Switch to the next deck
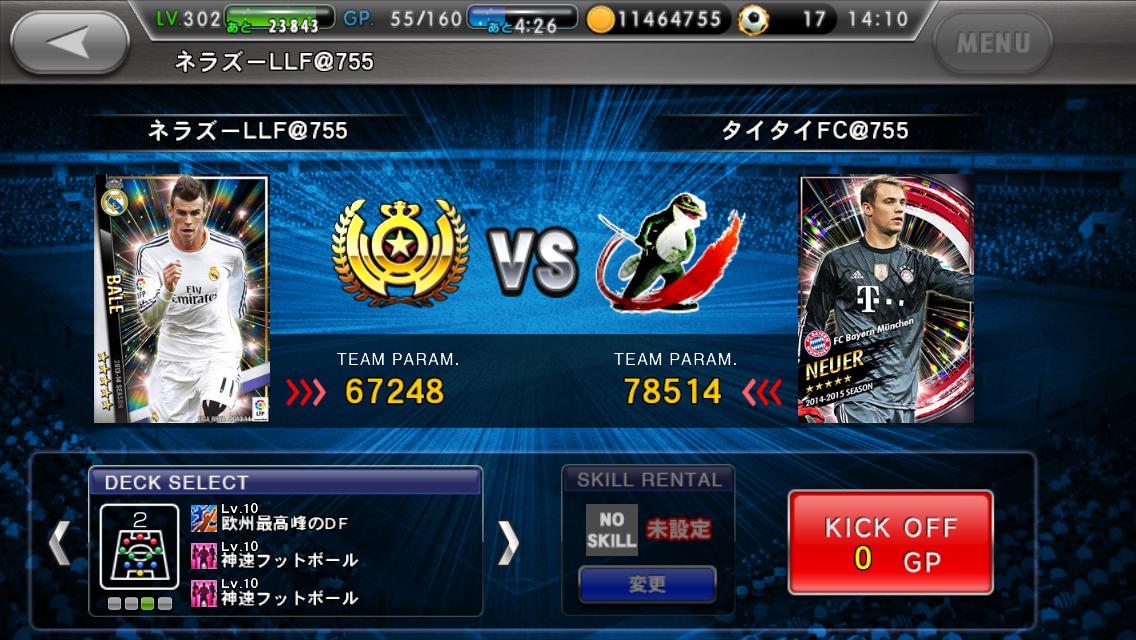This screenshot has width=1136, height=640. [x=509, y=542]
